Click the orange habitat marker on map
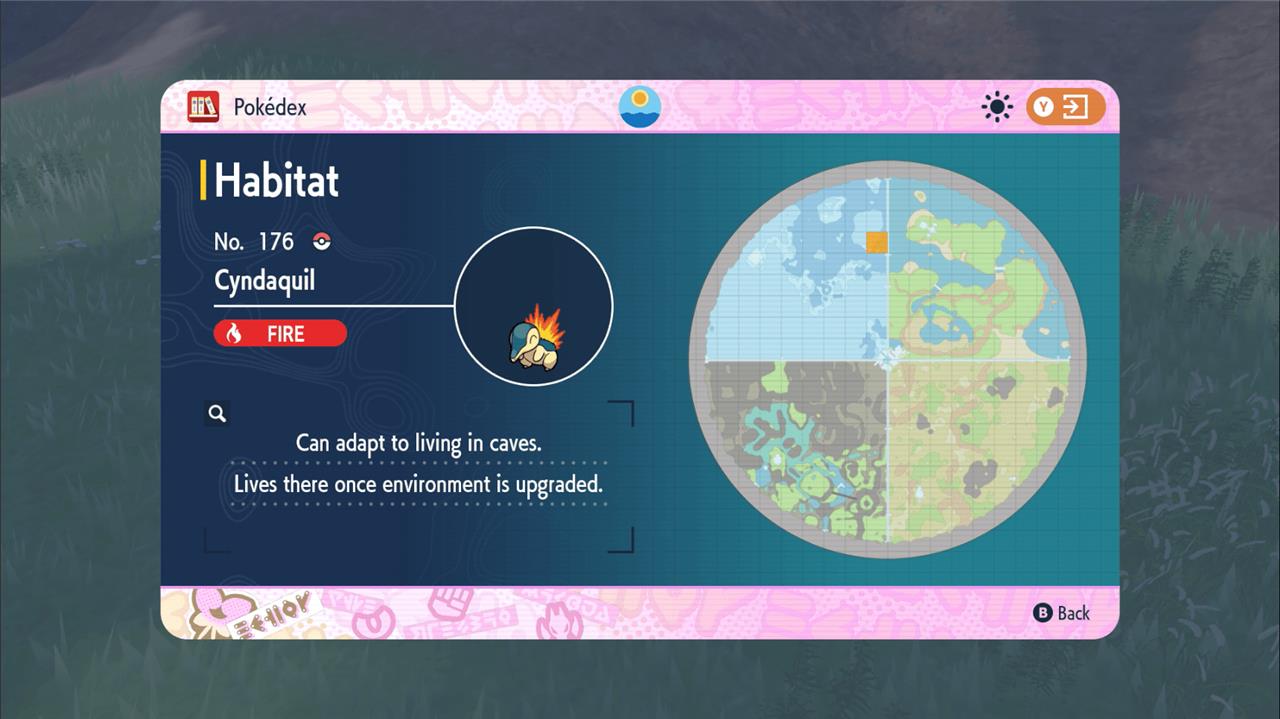 pos(876,241)
